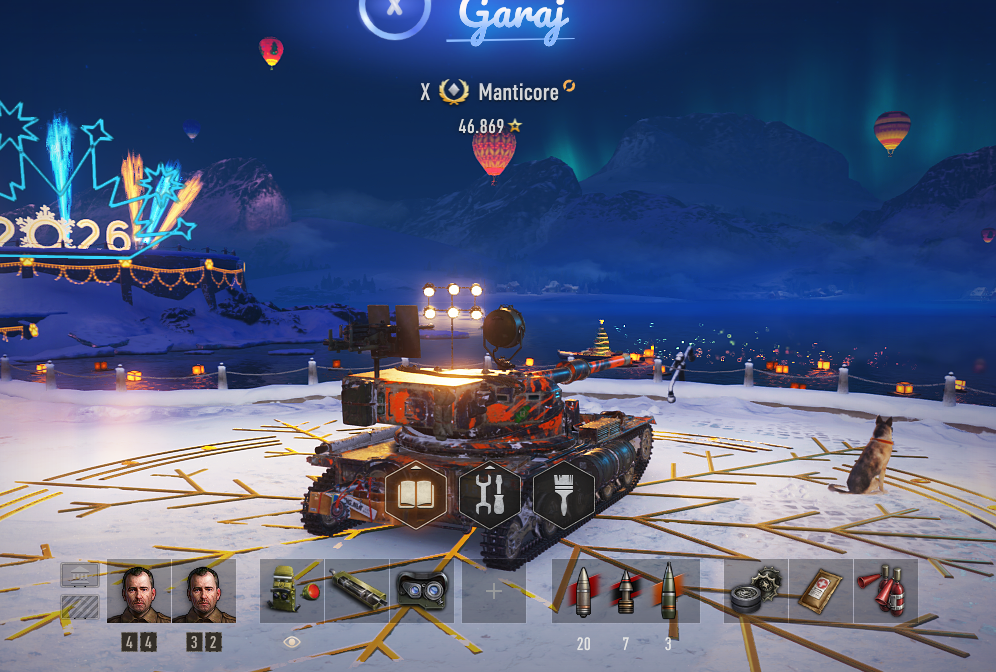
Task: Click the green optics device equipment slot
Action: [292, 591]
